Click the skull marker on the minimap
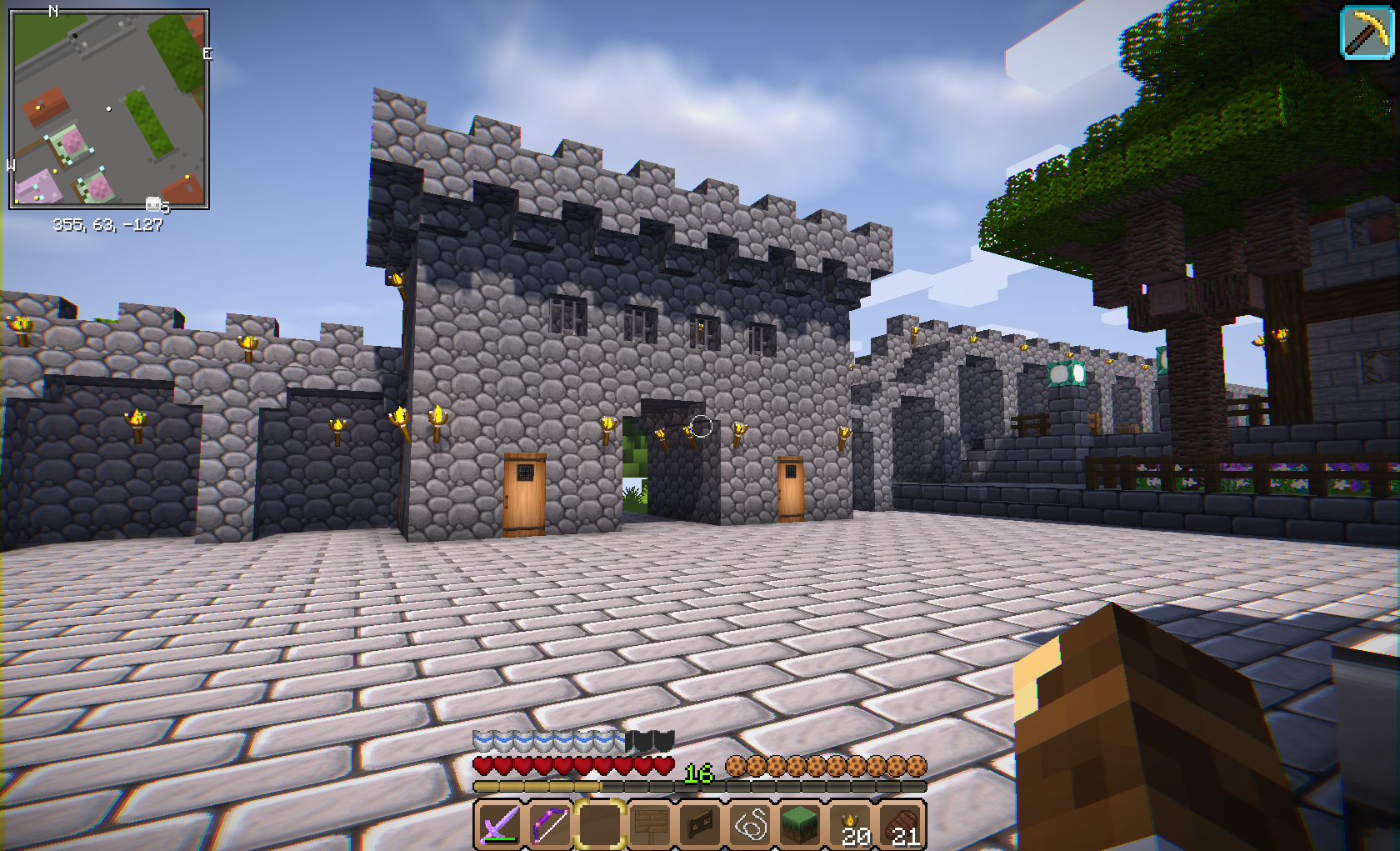 click(x=154, y=204)
